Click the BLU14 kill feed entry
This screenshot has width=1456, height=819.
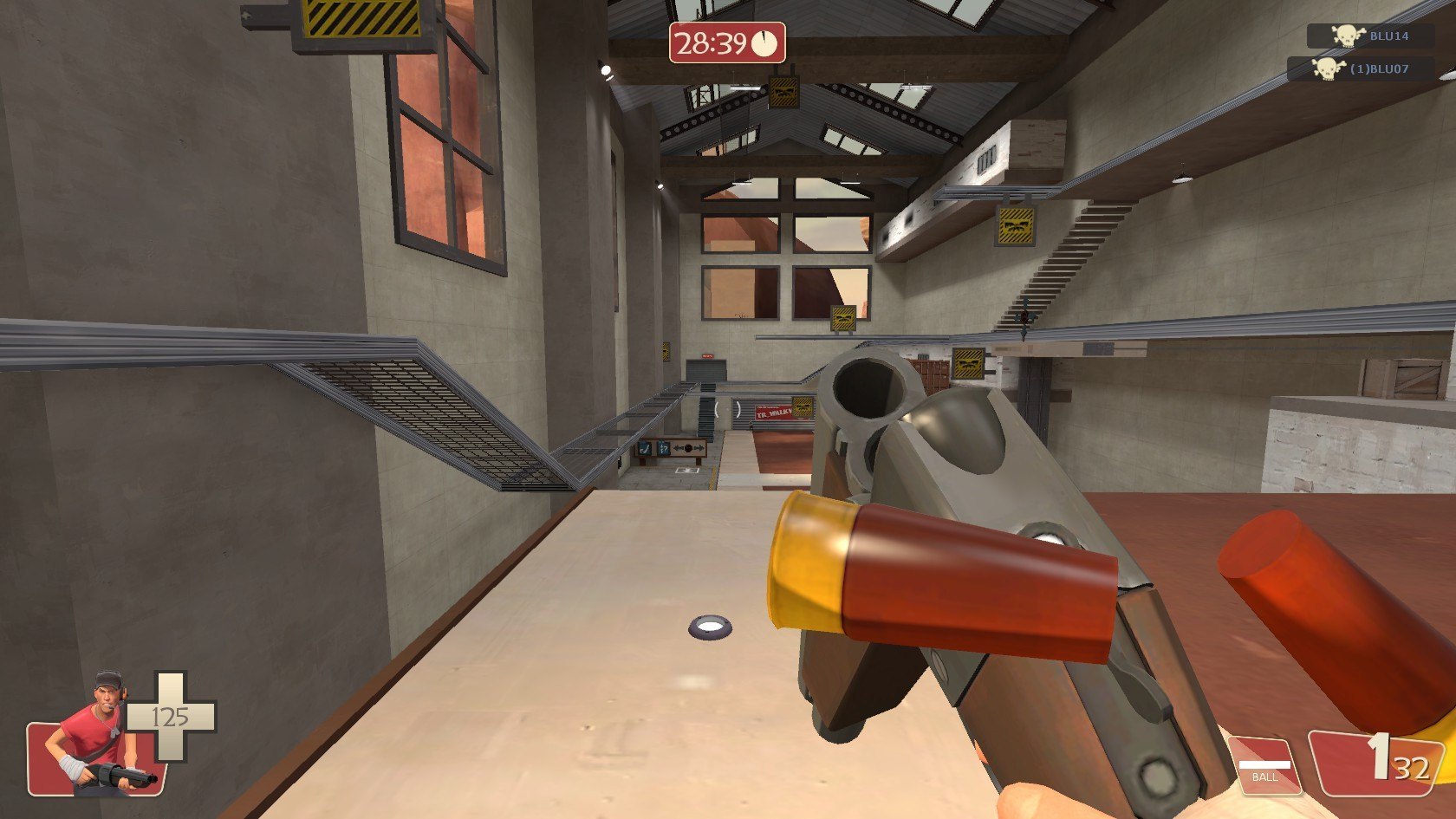pyautogui.click(x=1370, y=36)
